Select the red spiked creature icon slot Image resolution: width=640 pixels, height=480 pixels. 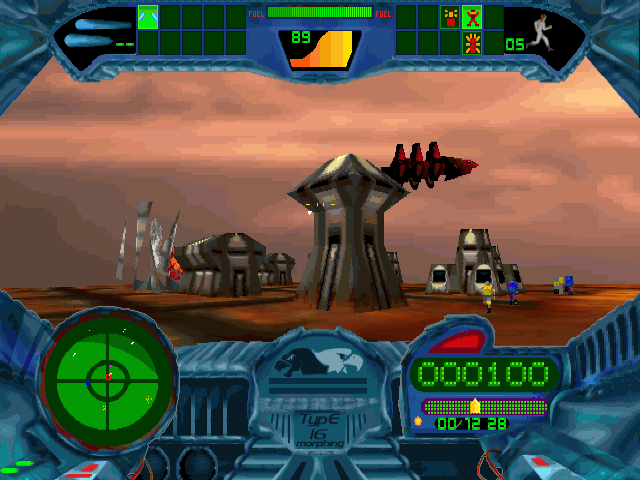click(471, 42)
